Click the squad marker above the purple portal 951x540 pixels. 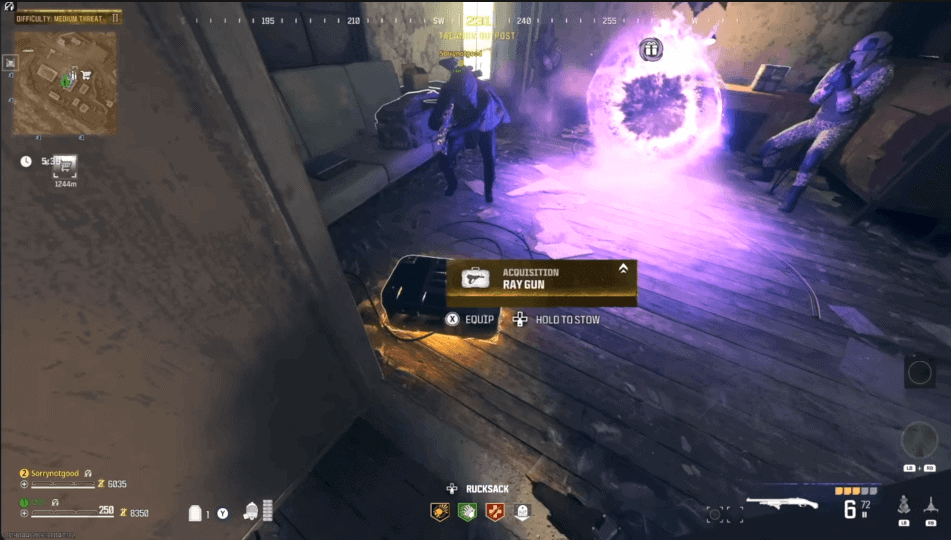(651, 48)
